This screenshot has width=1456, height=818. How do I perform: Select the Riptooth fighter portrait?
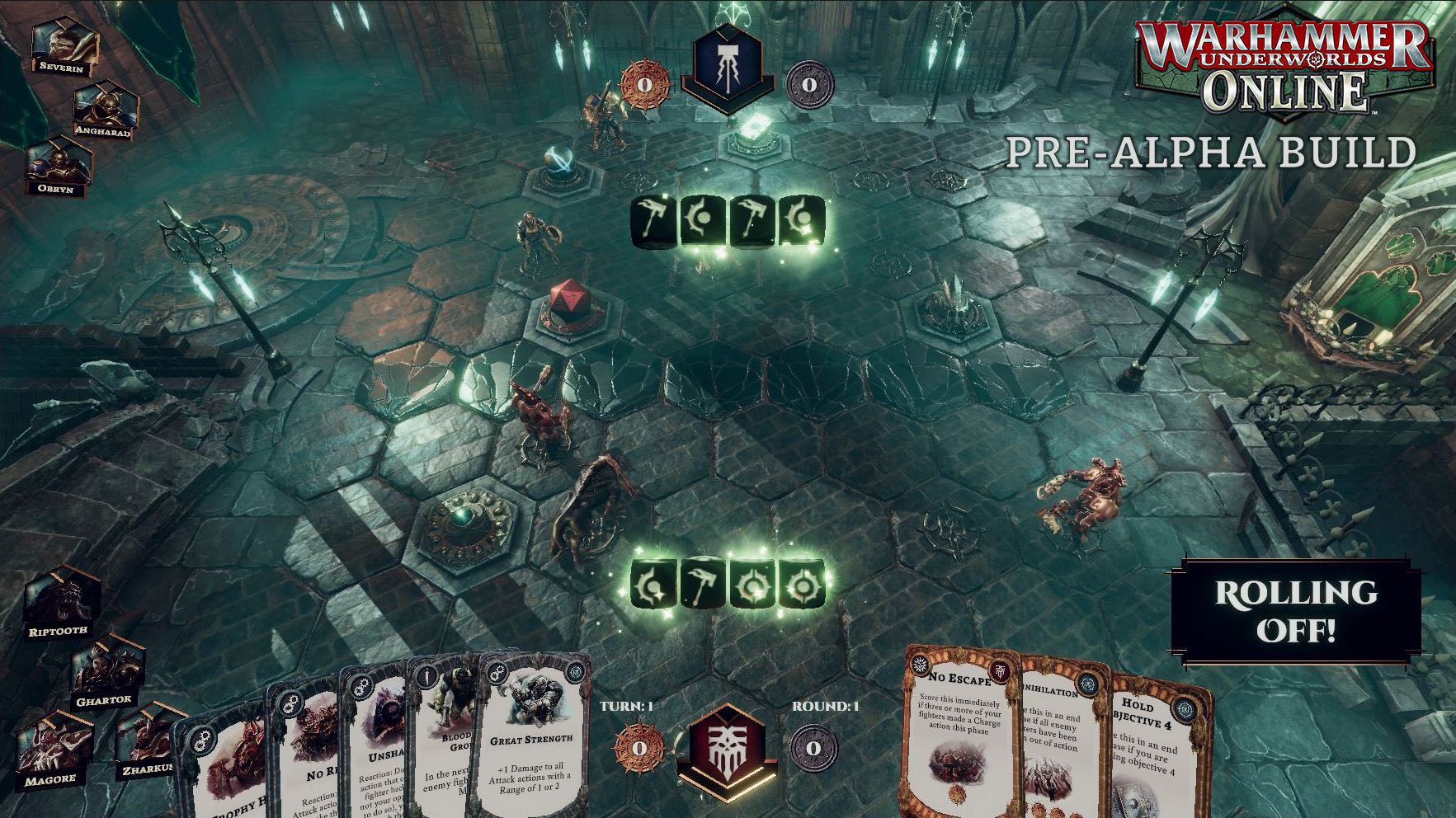(x=60, y=599)
